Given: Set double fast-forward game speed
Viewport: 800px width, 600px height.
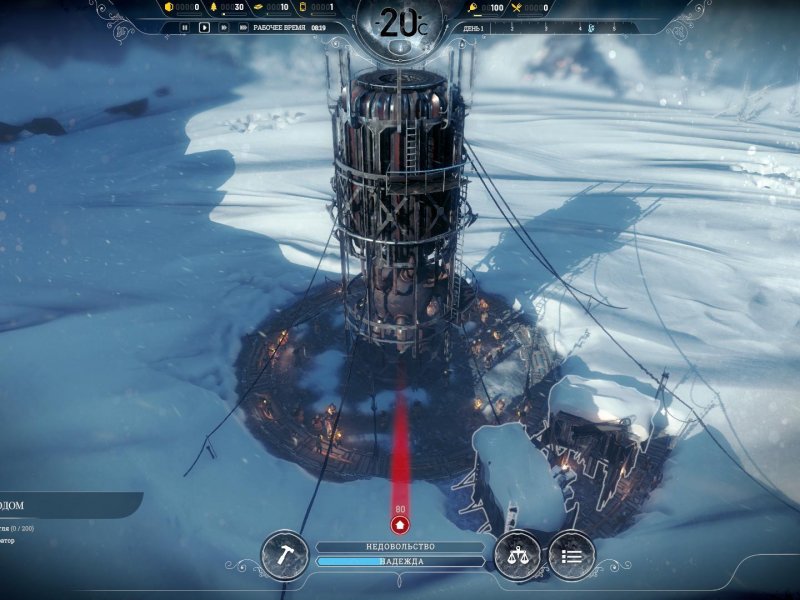Looking at the screenshot, I should pos(223,28).
